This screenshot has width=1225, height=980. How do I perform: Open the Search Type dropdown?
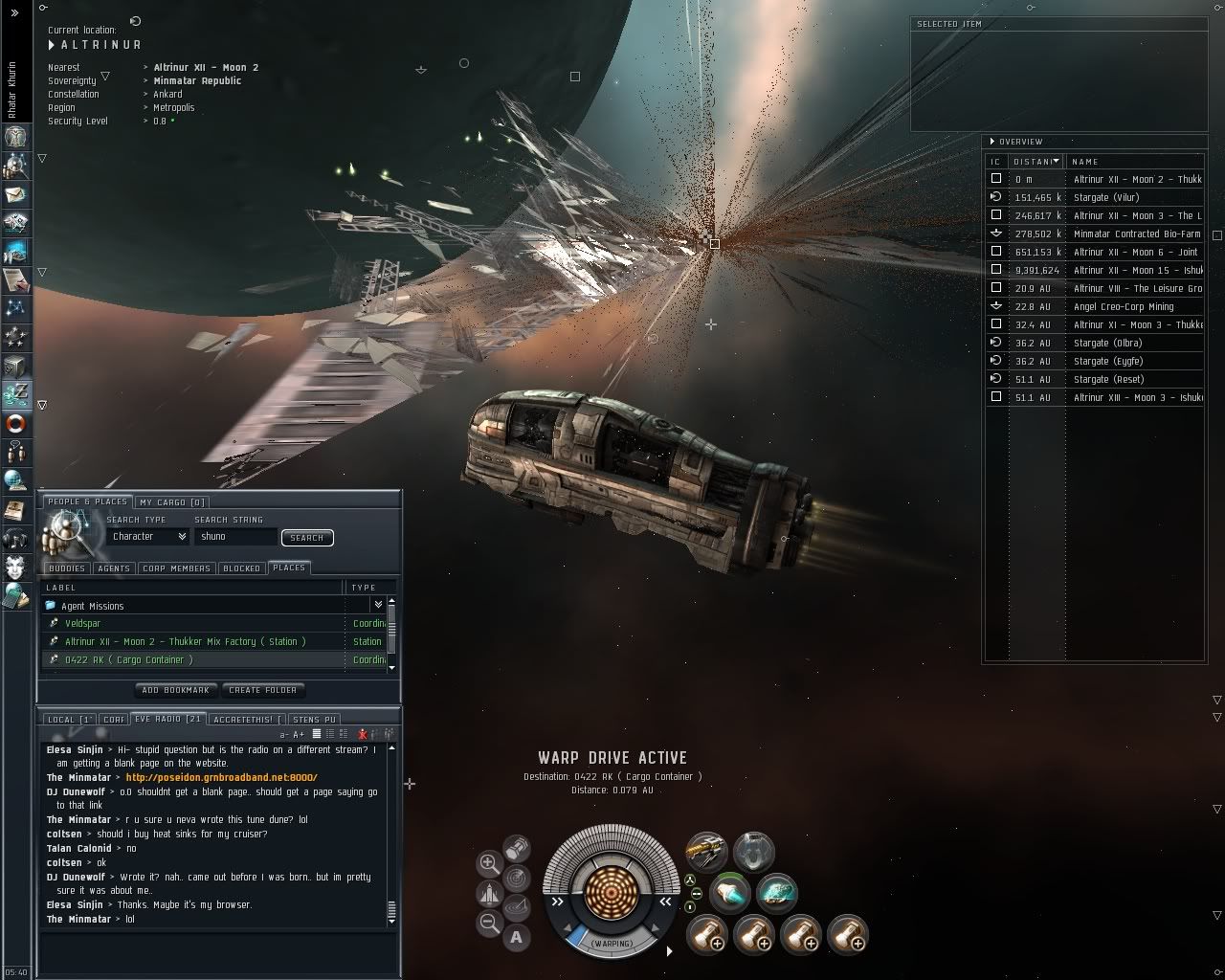(x=149, y=537)
